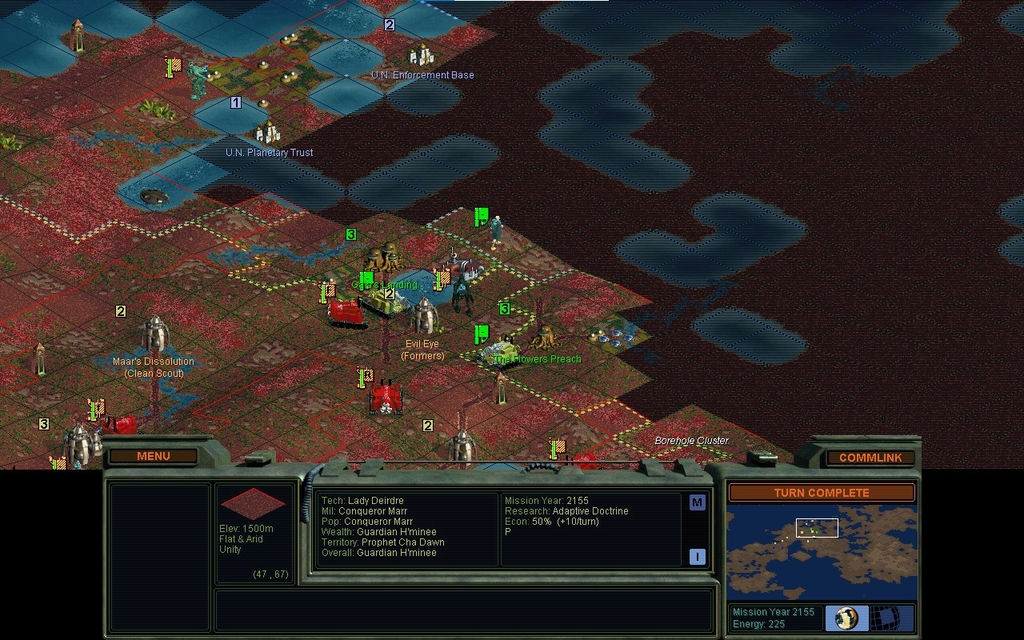Click on the world minimap
This screenshot has height=640, width=1024.
[x=820, y=551]
